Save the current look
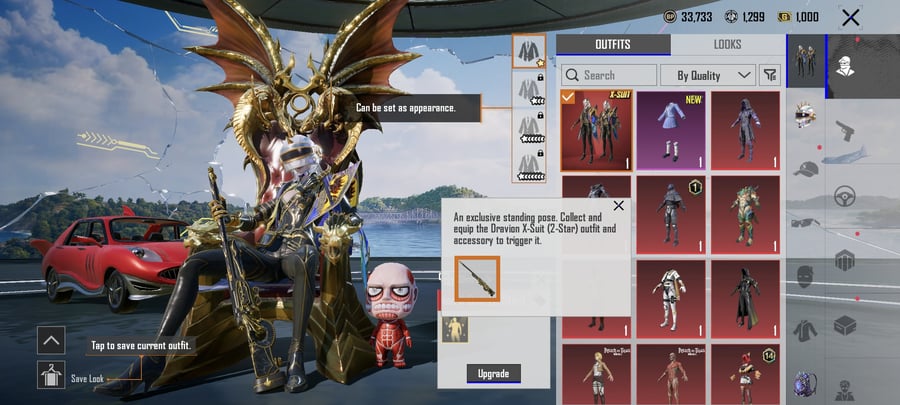900x405 pixels. point(51,377)
